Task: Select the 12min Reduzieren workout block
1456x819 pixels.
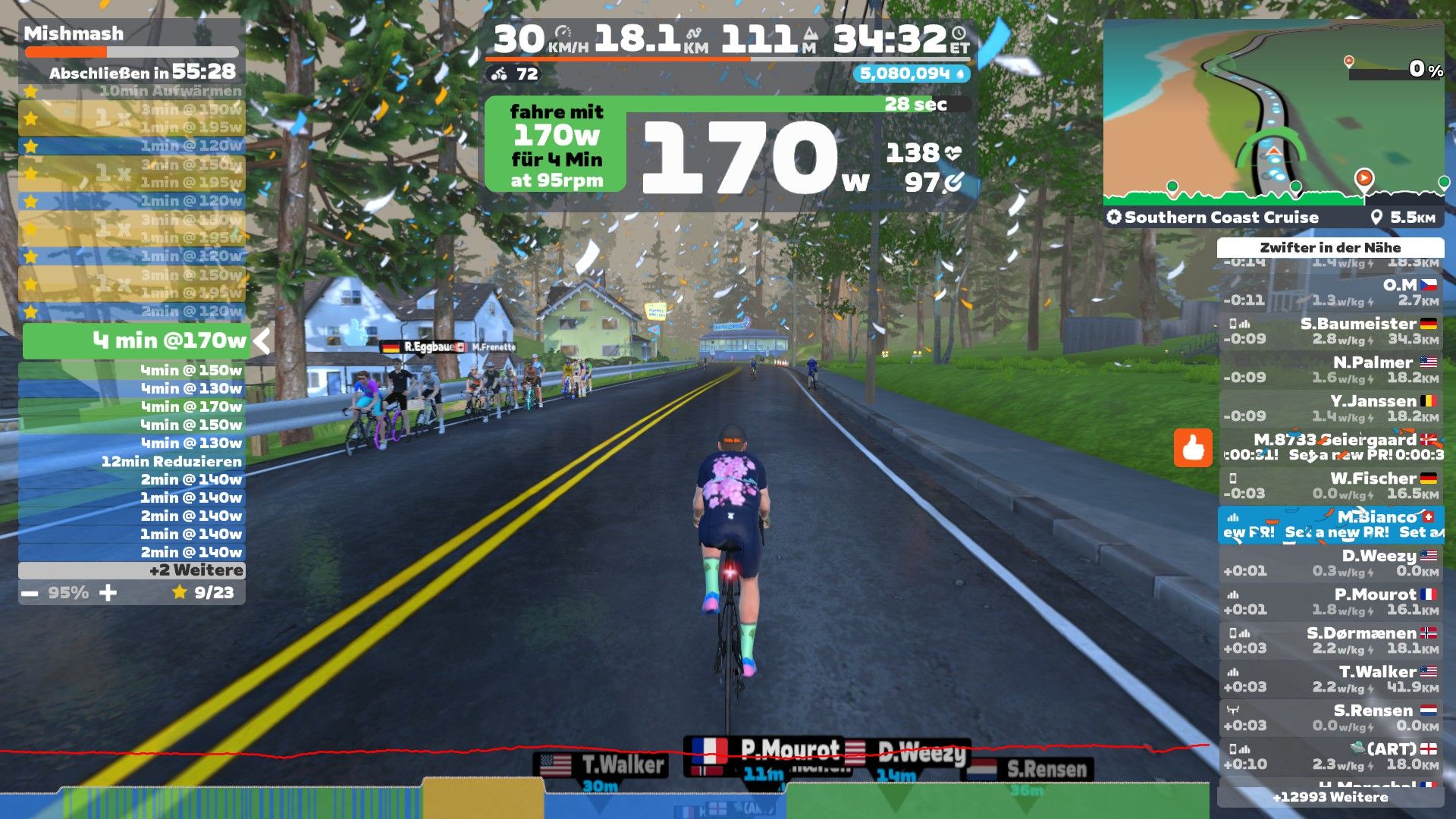Action: (x=132, y=461)
